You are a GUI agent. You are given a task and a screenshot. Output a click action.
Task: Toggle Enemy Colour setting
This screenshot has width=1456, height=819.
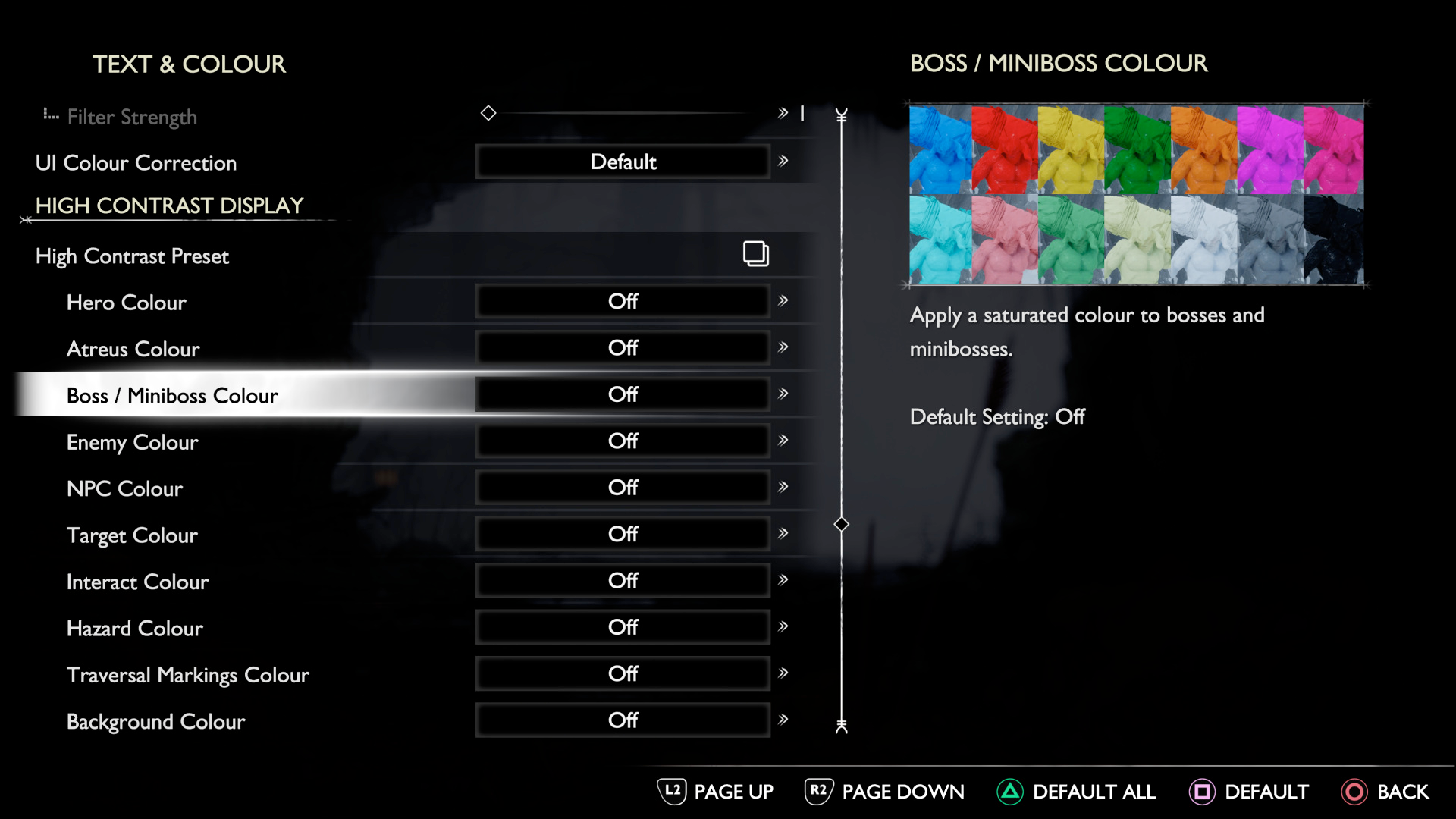pyautogui.click(x=623, y=441)
